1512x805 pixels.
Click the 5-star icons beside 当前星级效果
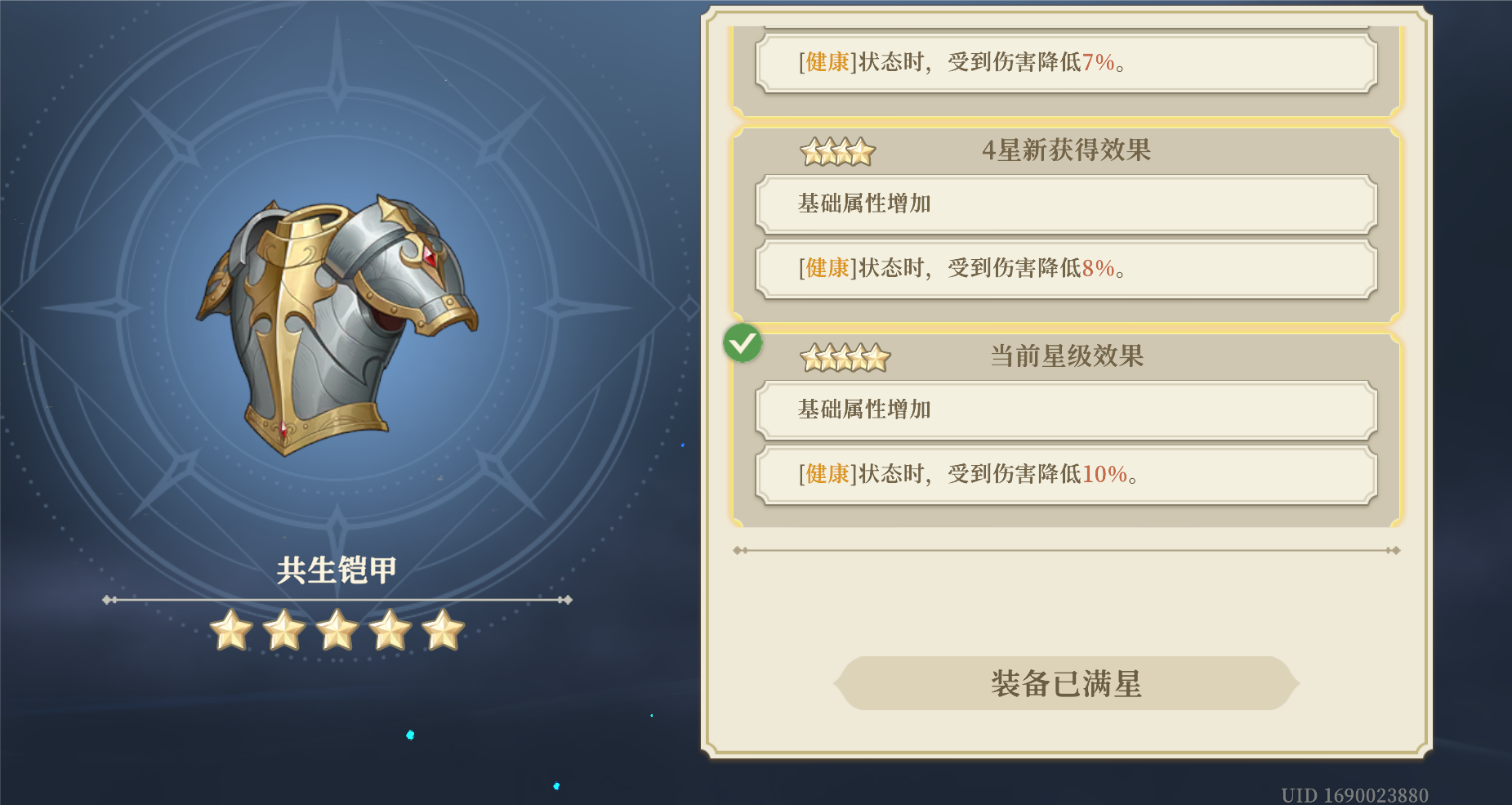tap(844, 357)
